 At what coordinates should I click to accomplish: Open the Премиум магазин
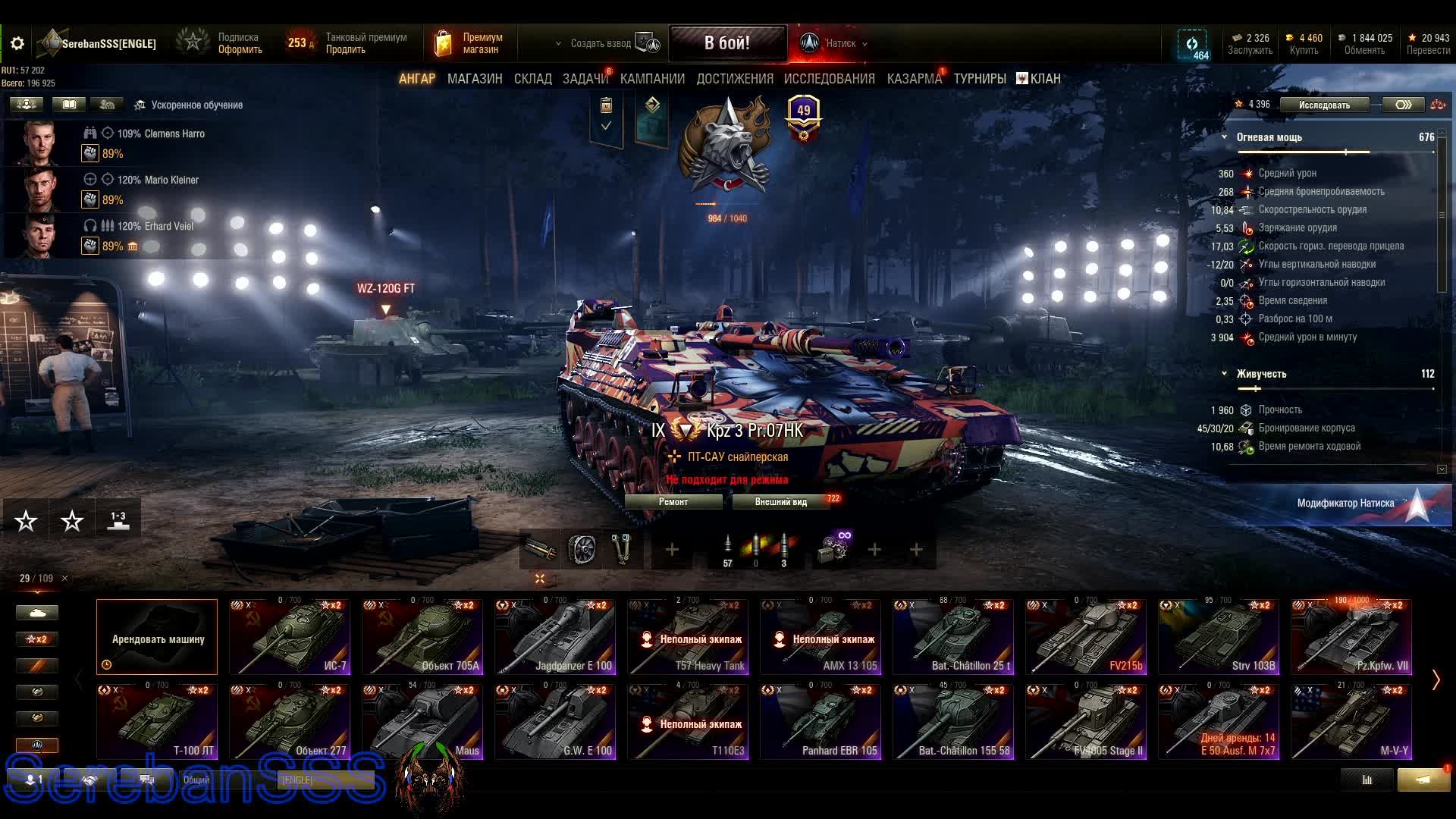pyautogui.click(x=469, y=44)
